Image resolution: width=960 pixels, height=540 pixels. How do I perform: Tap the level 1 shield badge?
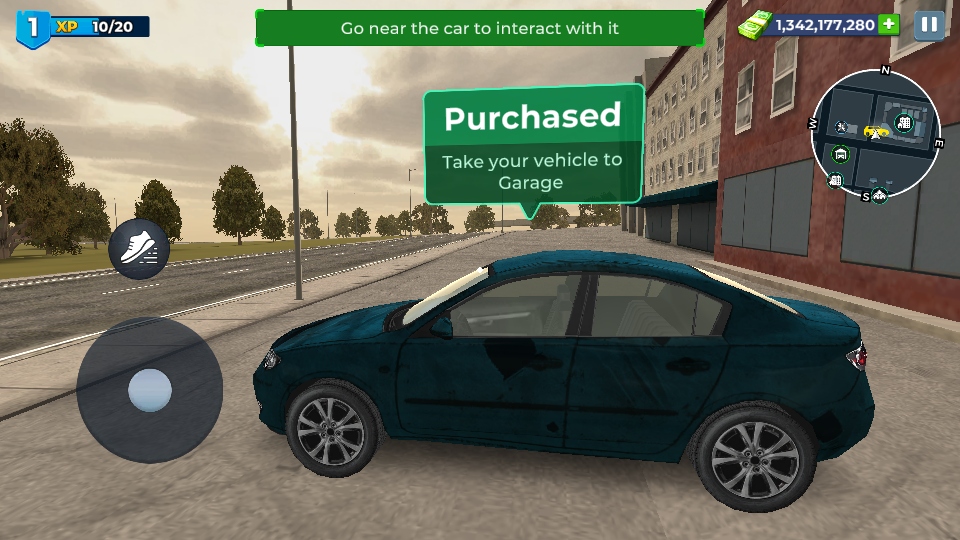click(x=32, y=27)
